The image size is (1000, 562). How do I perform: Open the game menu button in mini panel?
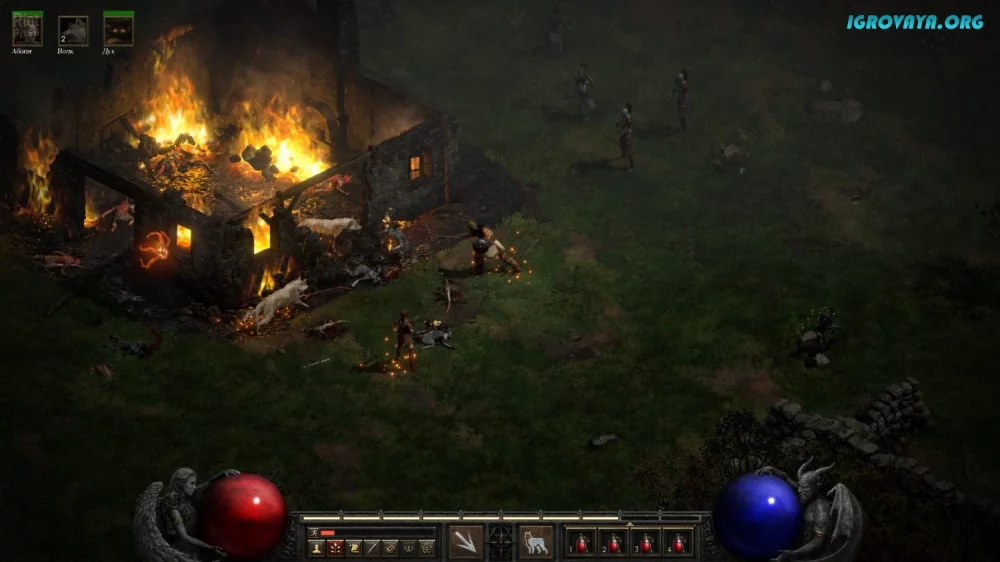pos(426,547)
